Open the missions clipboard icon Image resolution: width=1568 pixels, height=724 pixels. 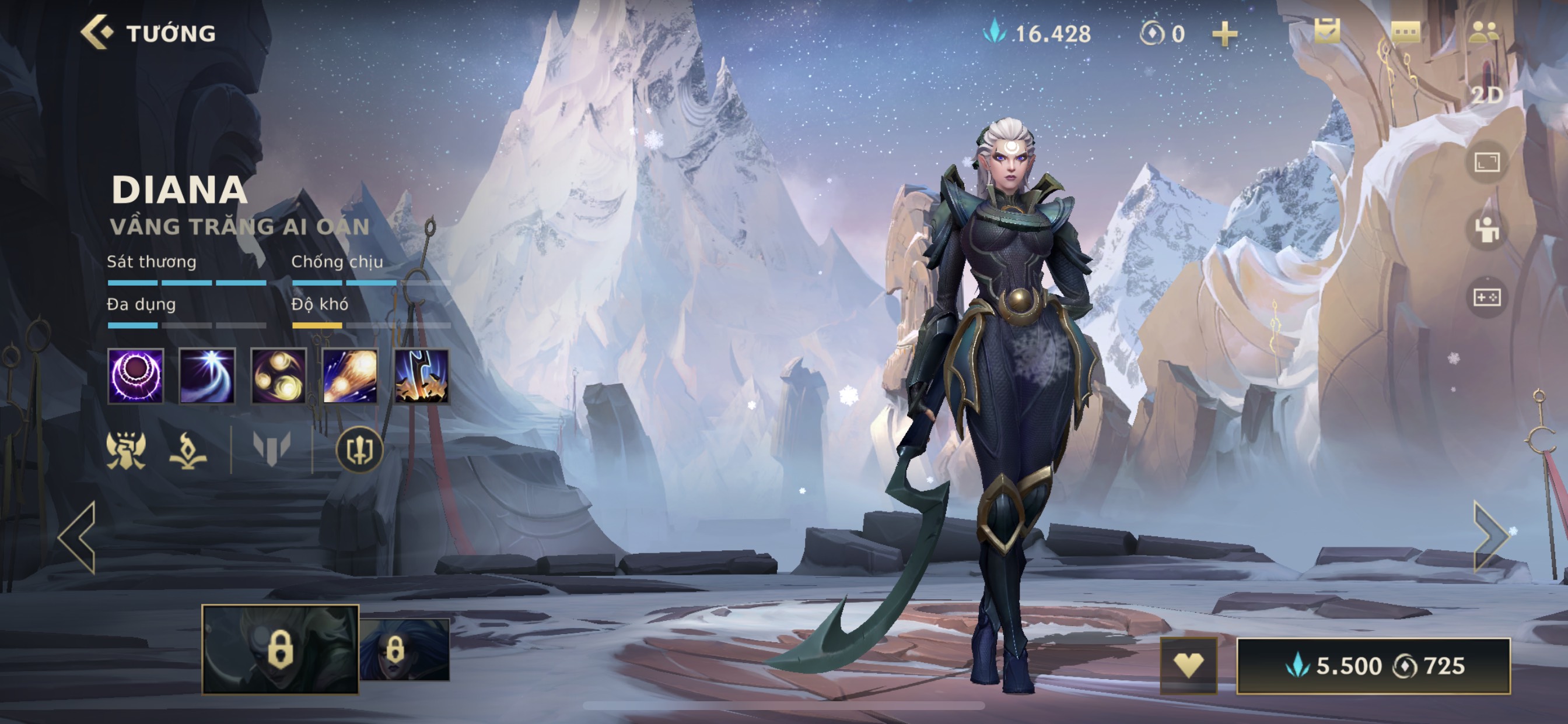[1326, 30]
